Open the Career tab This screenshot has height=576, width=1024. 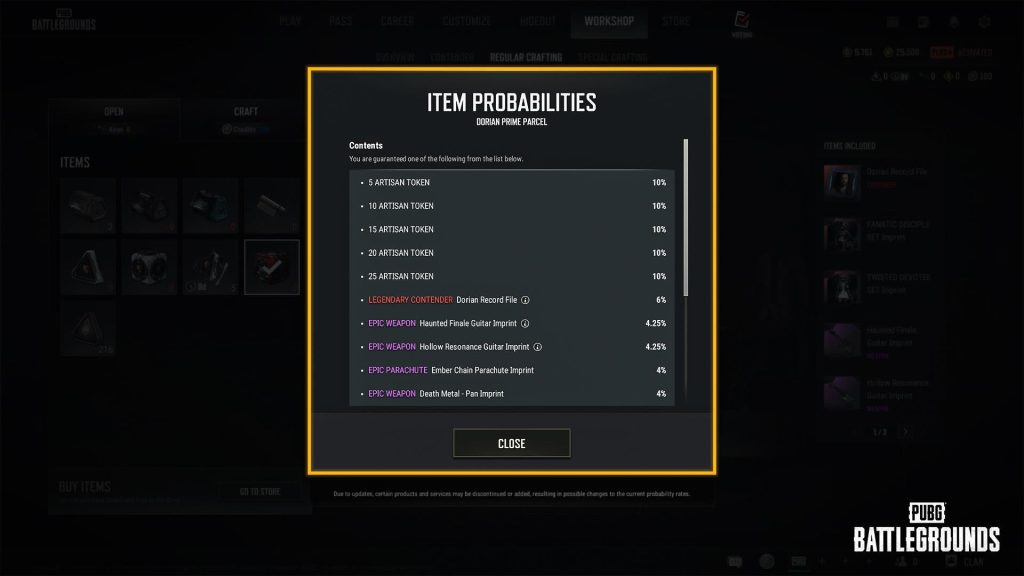400,21
